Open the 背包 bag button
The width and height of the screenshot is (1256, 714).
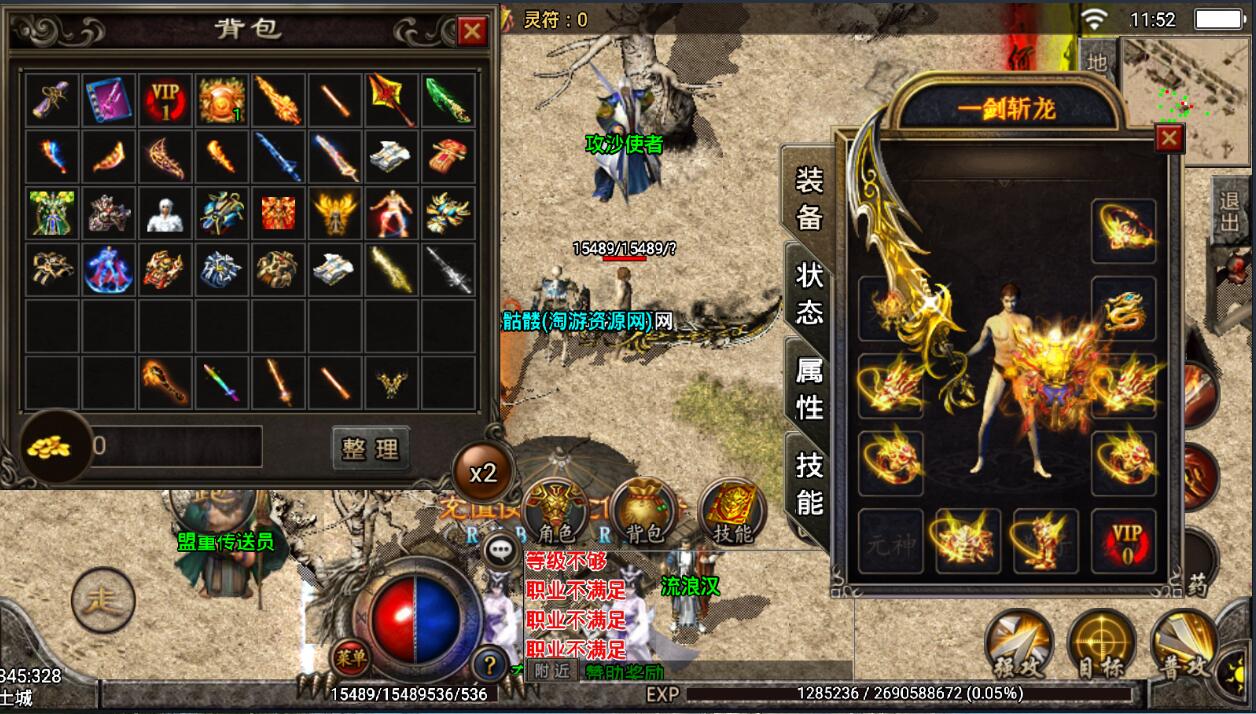(644, 511)
